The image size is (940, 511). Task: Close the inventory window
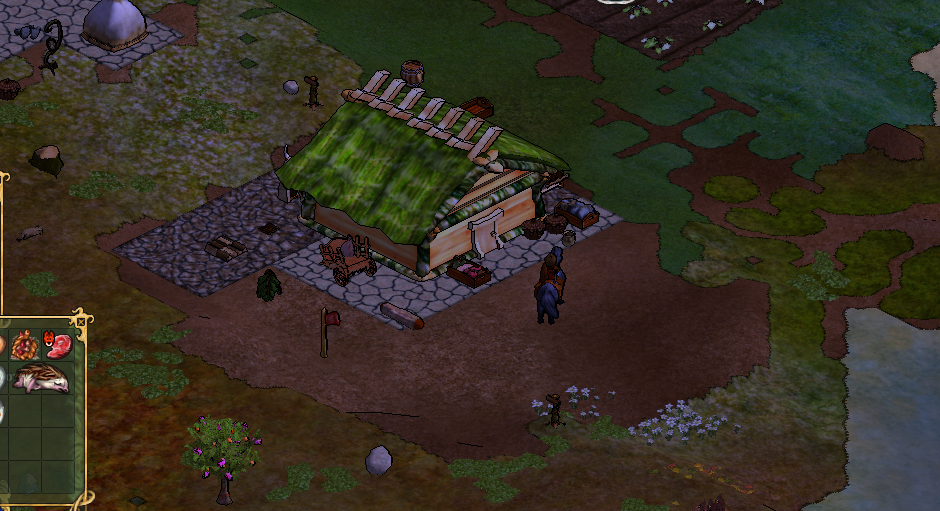coord(80,322)
